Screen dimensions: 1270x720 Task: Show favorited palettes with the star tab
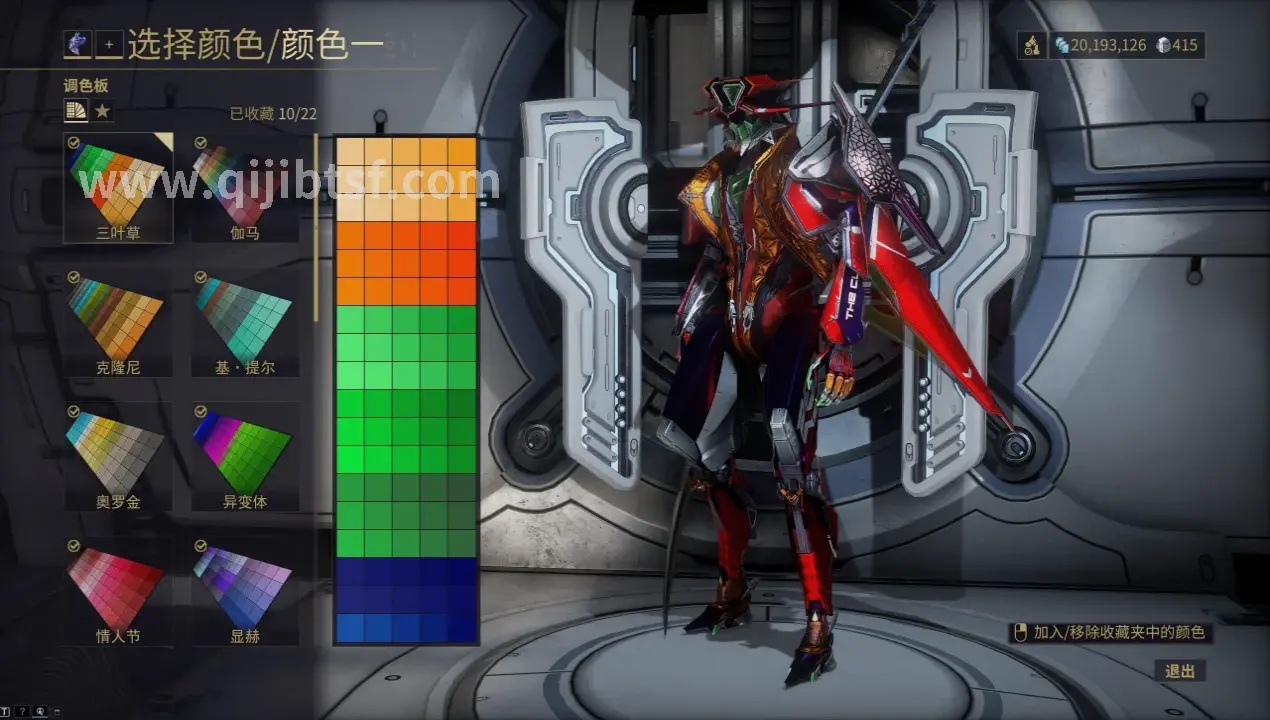(102, 111)
